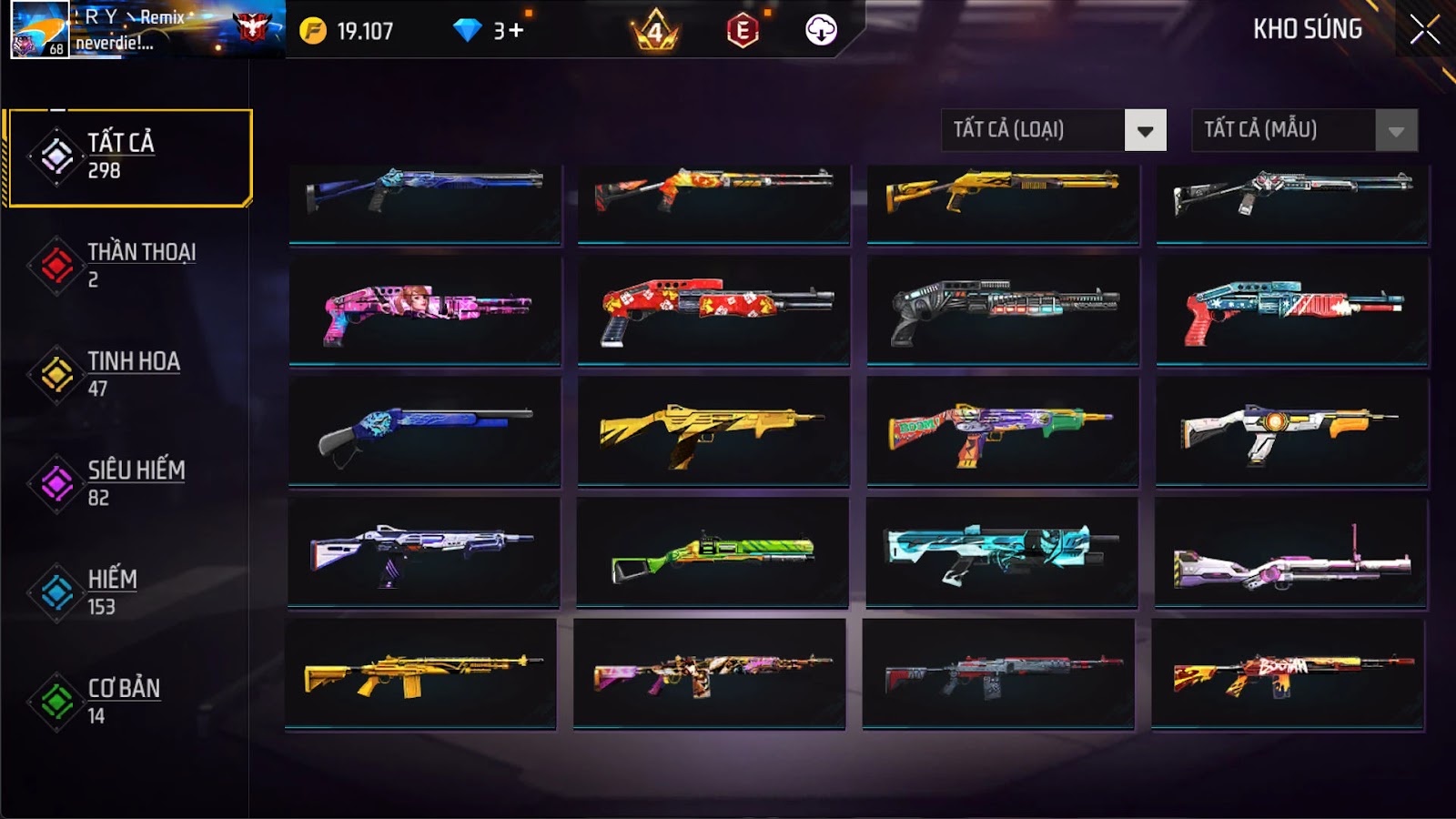The image size is (1456, 819).
Task: Open the Siêu Hiếm rarity tab
Action: tap(127, 483)
